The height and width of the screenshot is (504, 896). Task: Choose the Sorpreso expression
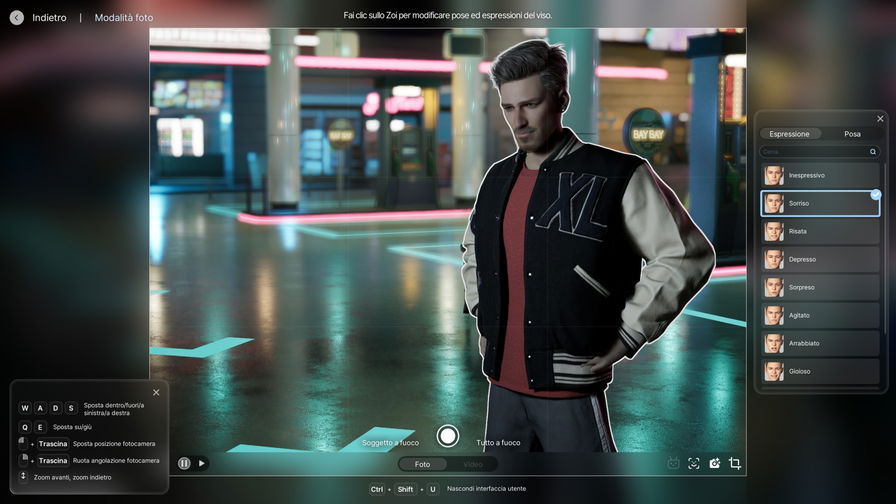(x=820, y=288)
